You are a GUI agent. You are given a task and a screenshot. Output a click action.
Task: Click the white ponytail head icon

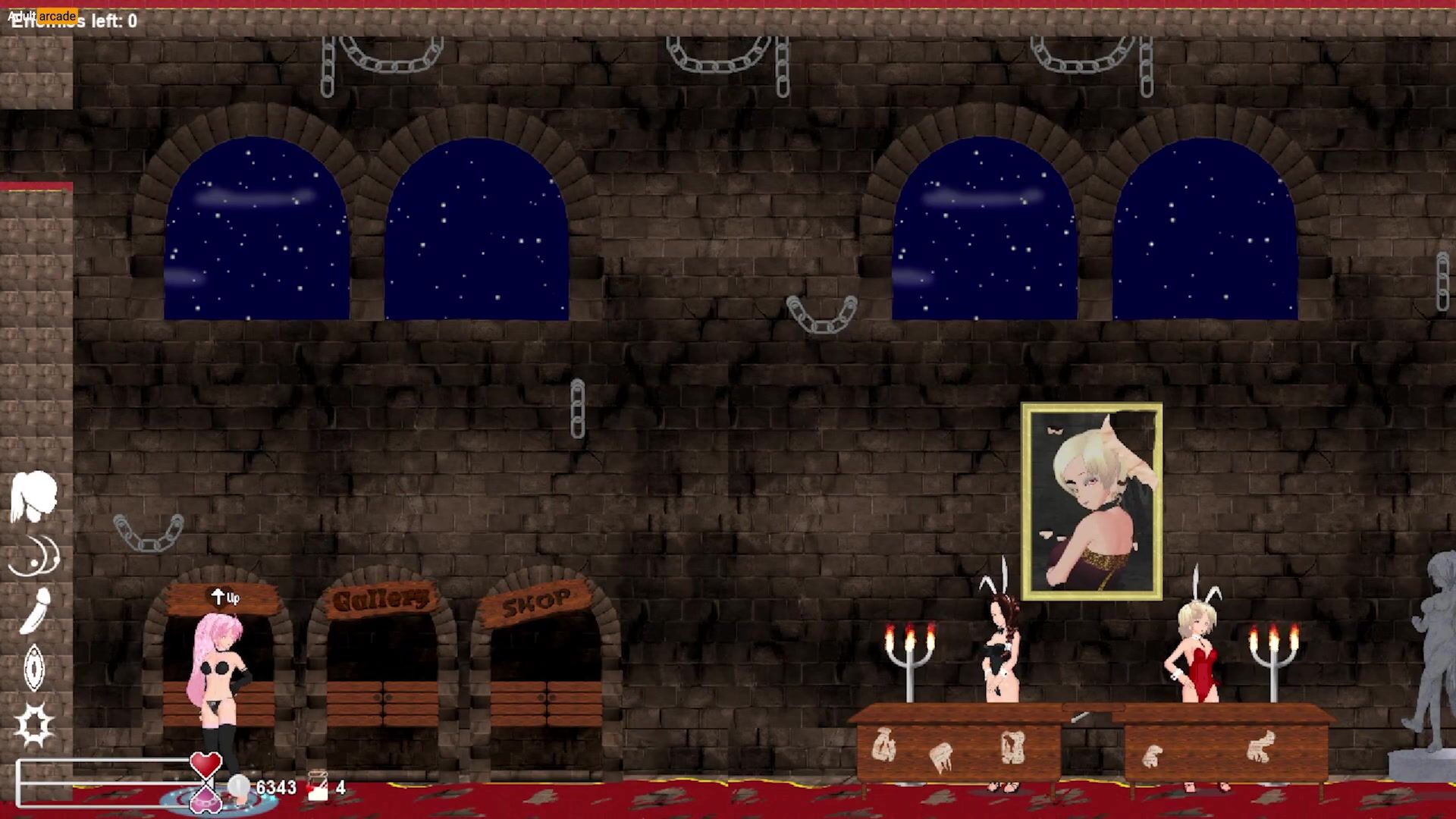tap(33, 497)
